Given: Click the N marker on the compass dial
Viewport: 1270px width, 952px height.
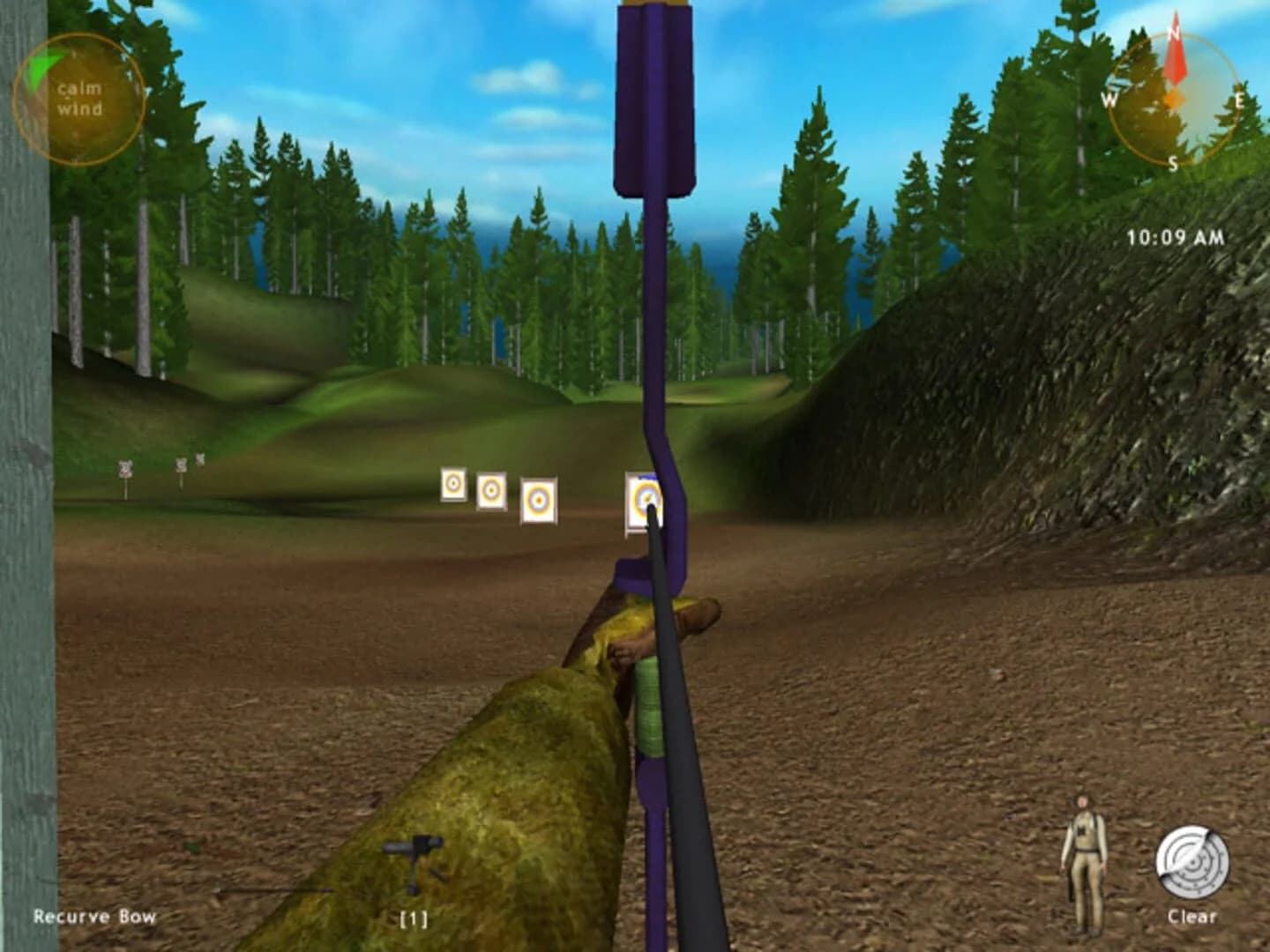Looking at the screenshot, I should click(1172, 33).
